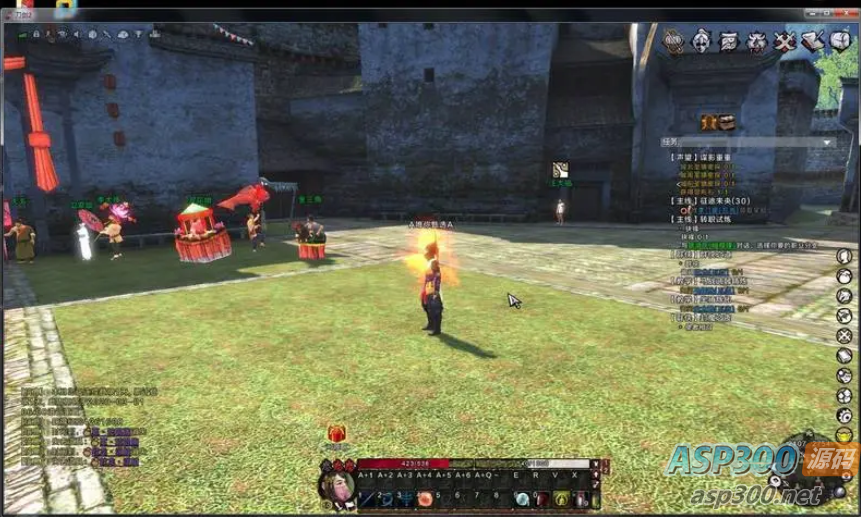Activate the orange orb skill in slot 4
The image size is (861, 517).
[x=425, y=498]
